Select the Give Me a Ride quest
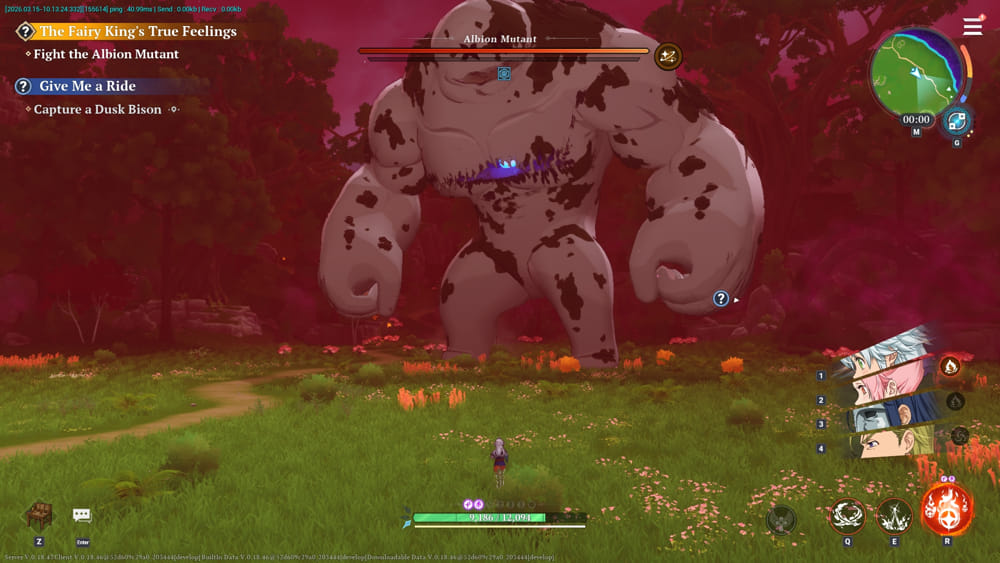 coord(87,86)
